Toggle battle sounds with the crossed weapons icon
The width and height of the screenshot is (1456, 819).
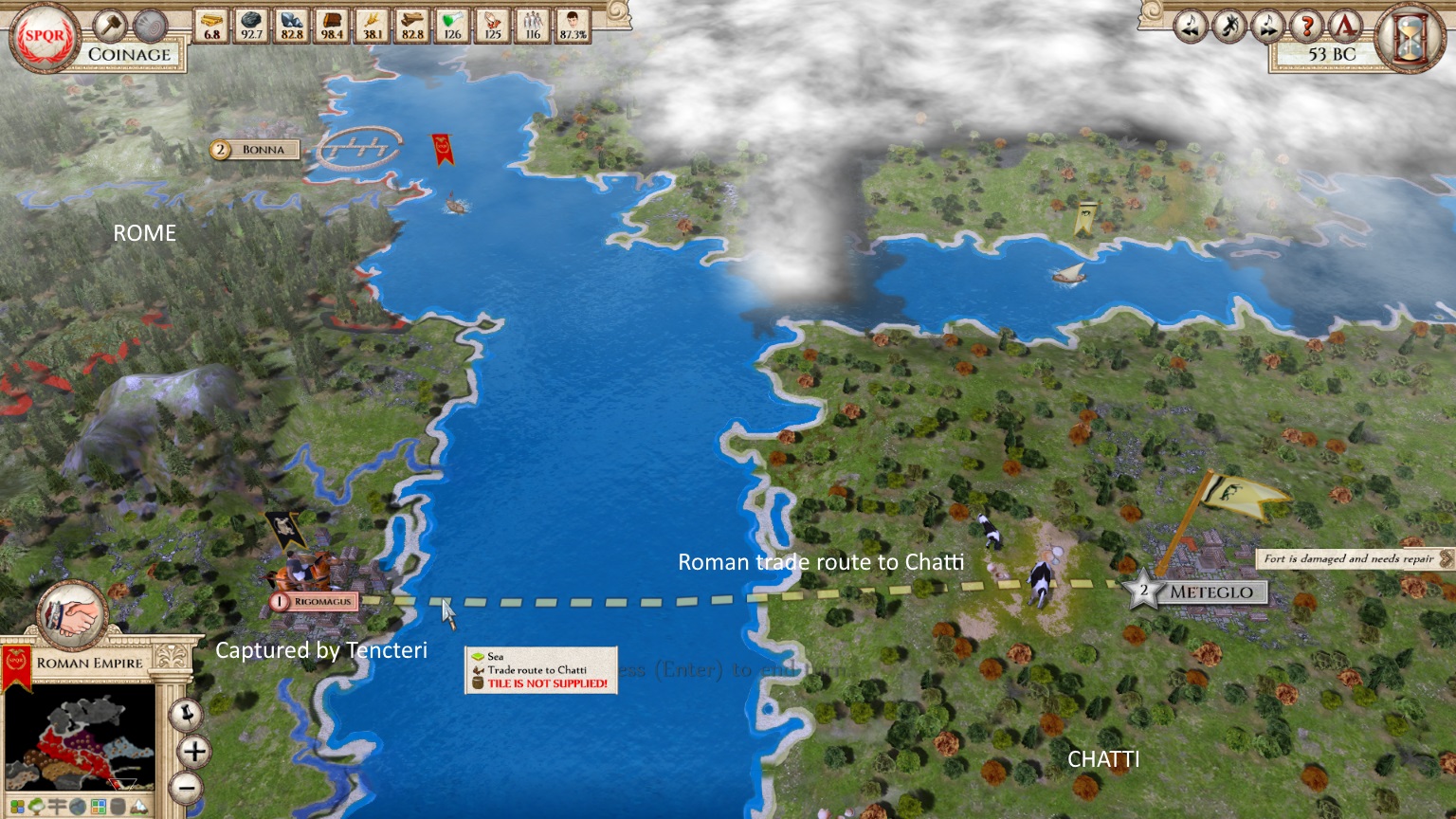[1229, 26]
